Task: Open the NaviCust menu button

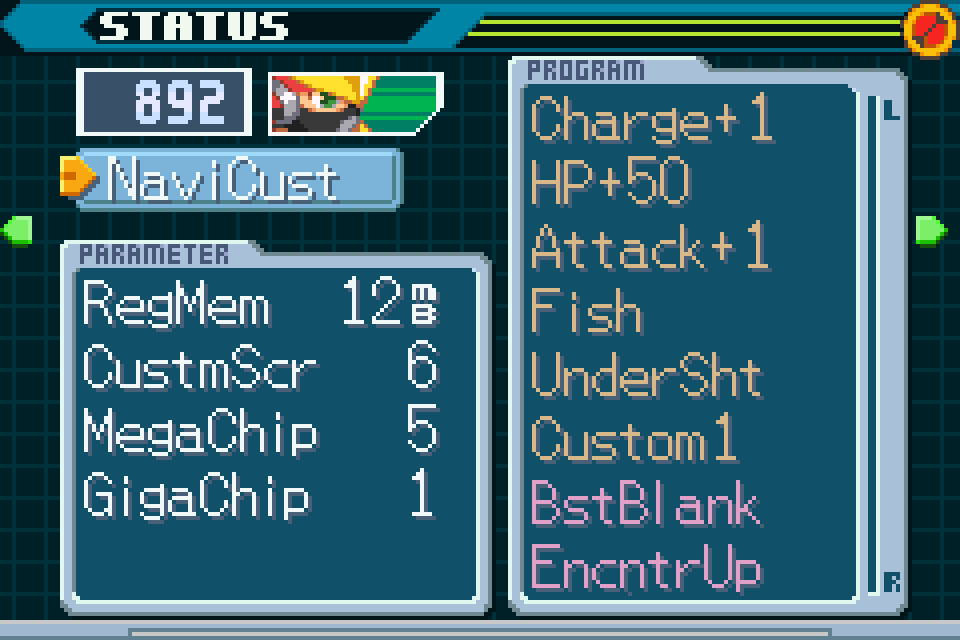Action: tap(238, 180)
